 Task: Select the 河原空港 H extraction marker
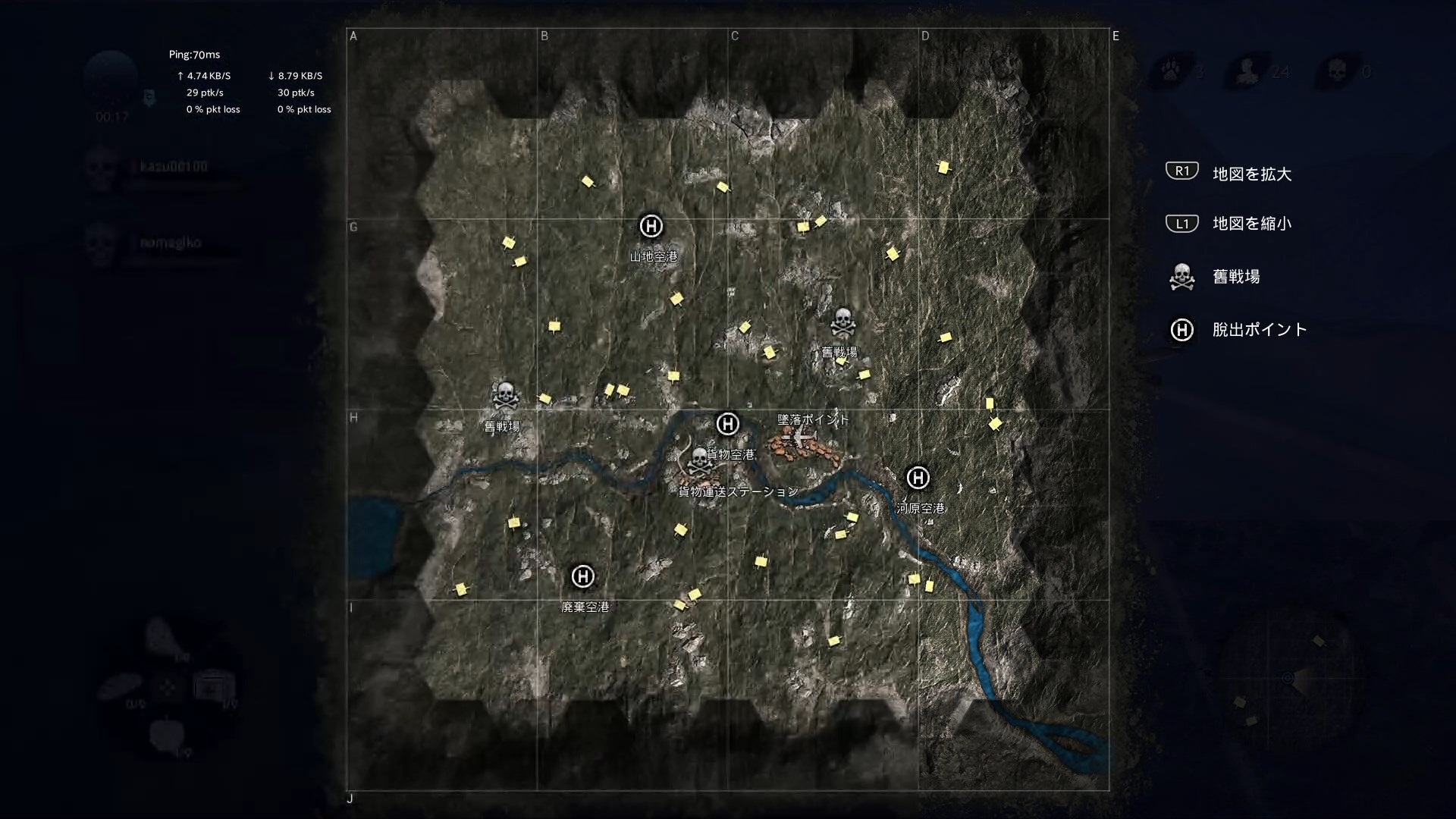(x=918, y=478)
